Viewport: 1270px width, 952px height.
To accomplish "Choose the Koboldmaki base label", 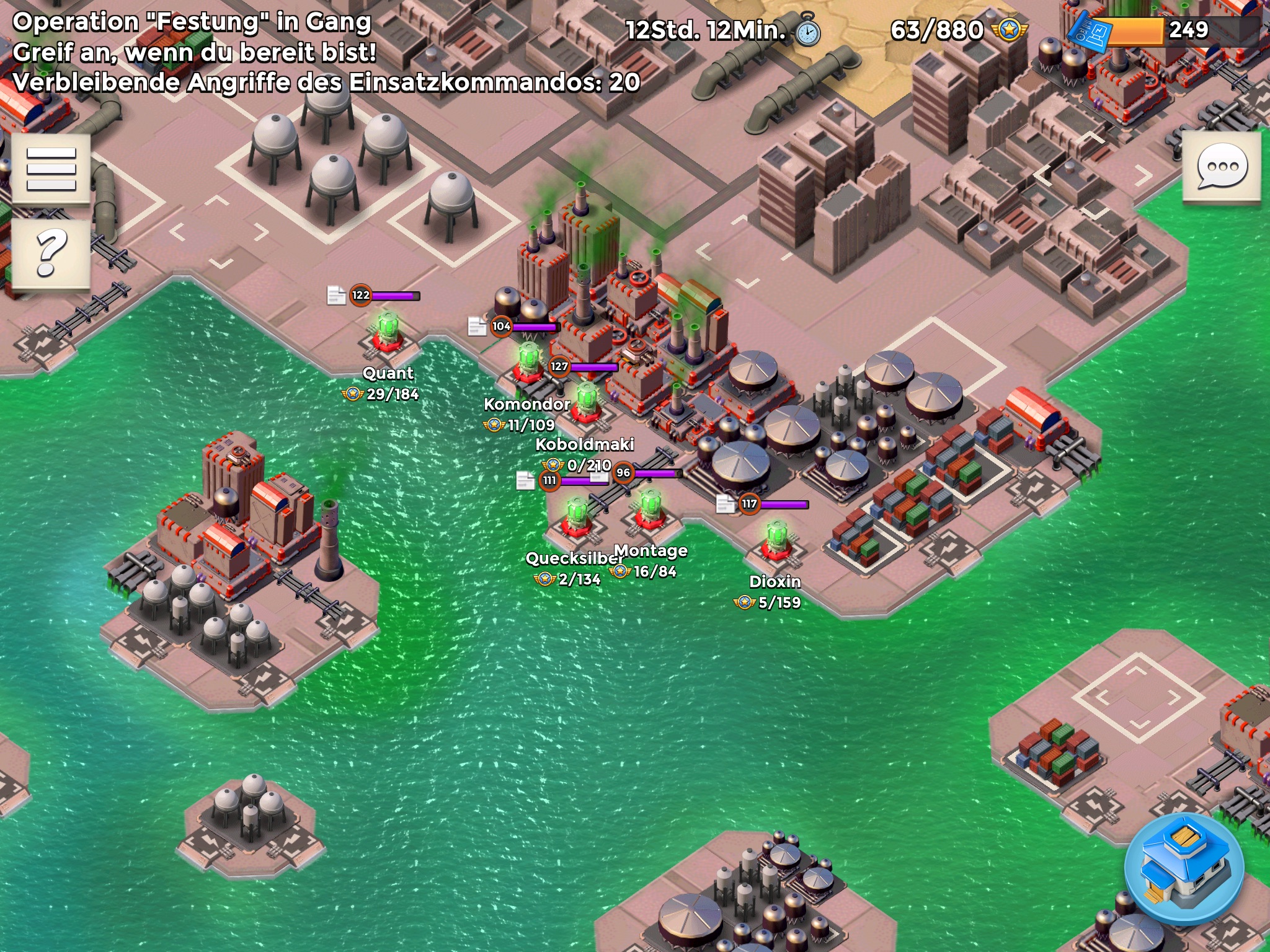I will point(584,444).
